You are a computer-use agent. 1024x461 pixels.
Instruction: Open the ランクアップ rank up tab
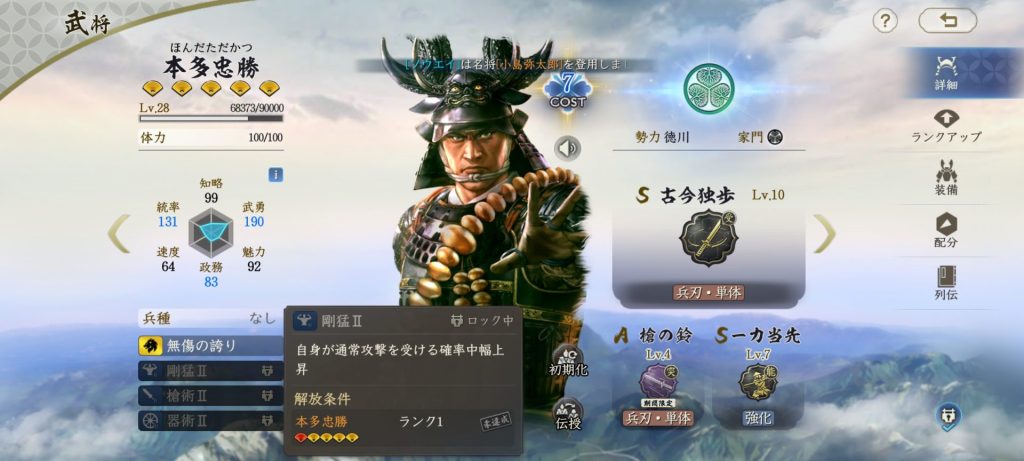coord(946,125)
